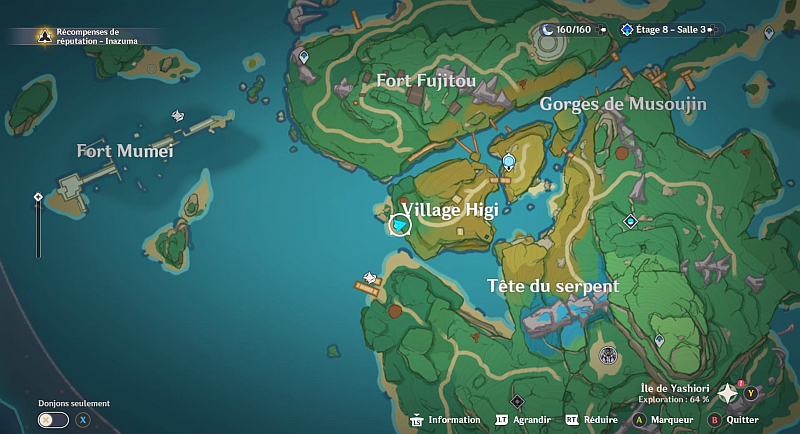Toggle the Donjons seulement switch
Viewport: 800px width, 434px height.
click(47, 420)
